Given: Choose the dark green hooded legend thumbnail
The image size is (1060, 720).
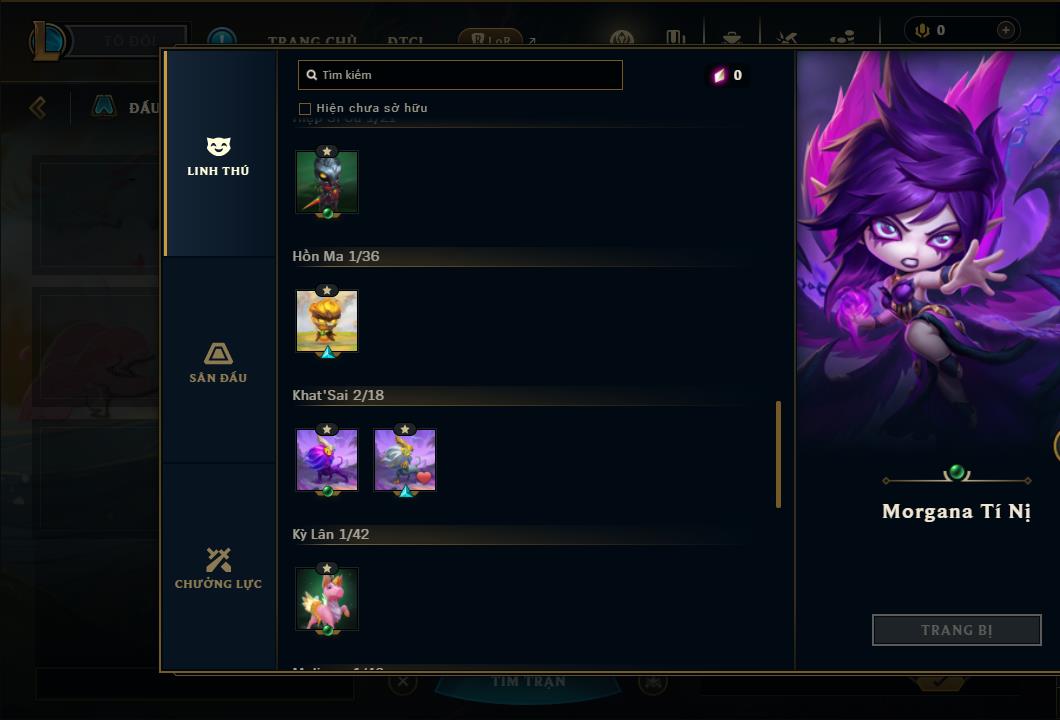Looking at the screenshot, I should click(x=327, y=181).
